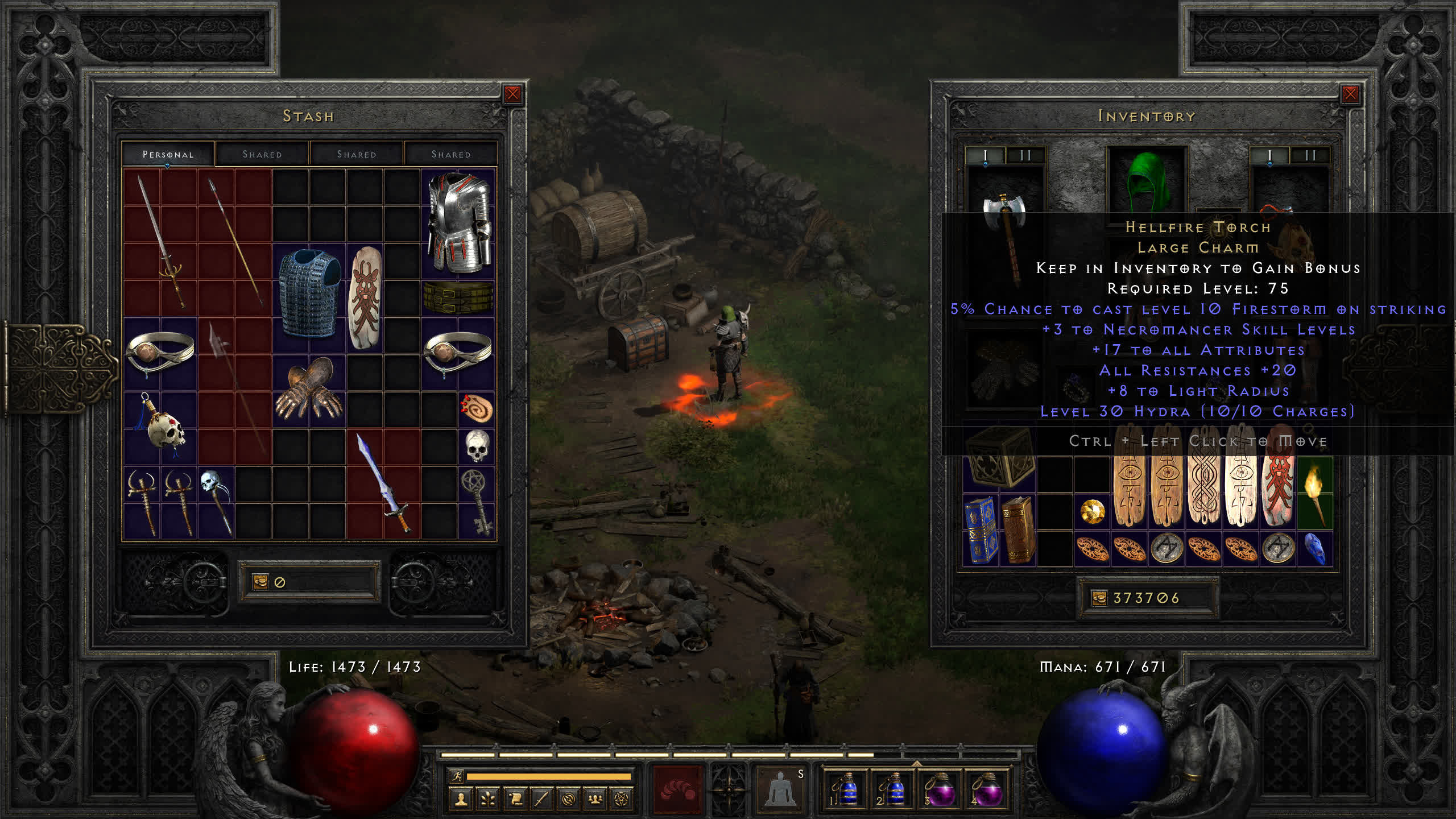Click the inventory gold coin button
The width and height of the screenshot is (1456, 819).
tap(1099, 598)
